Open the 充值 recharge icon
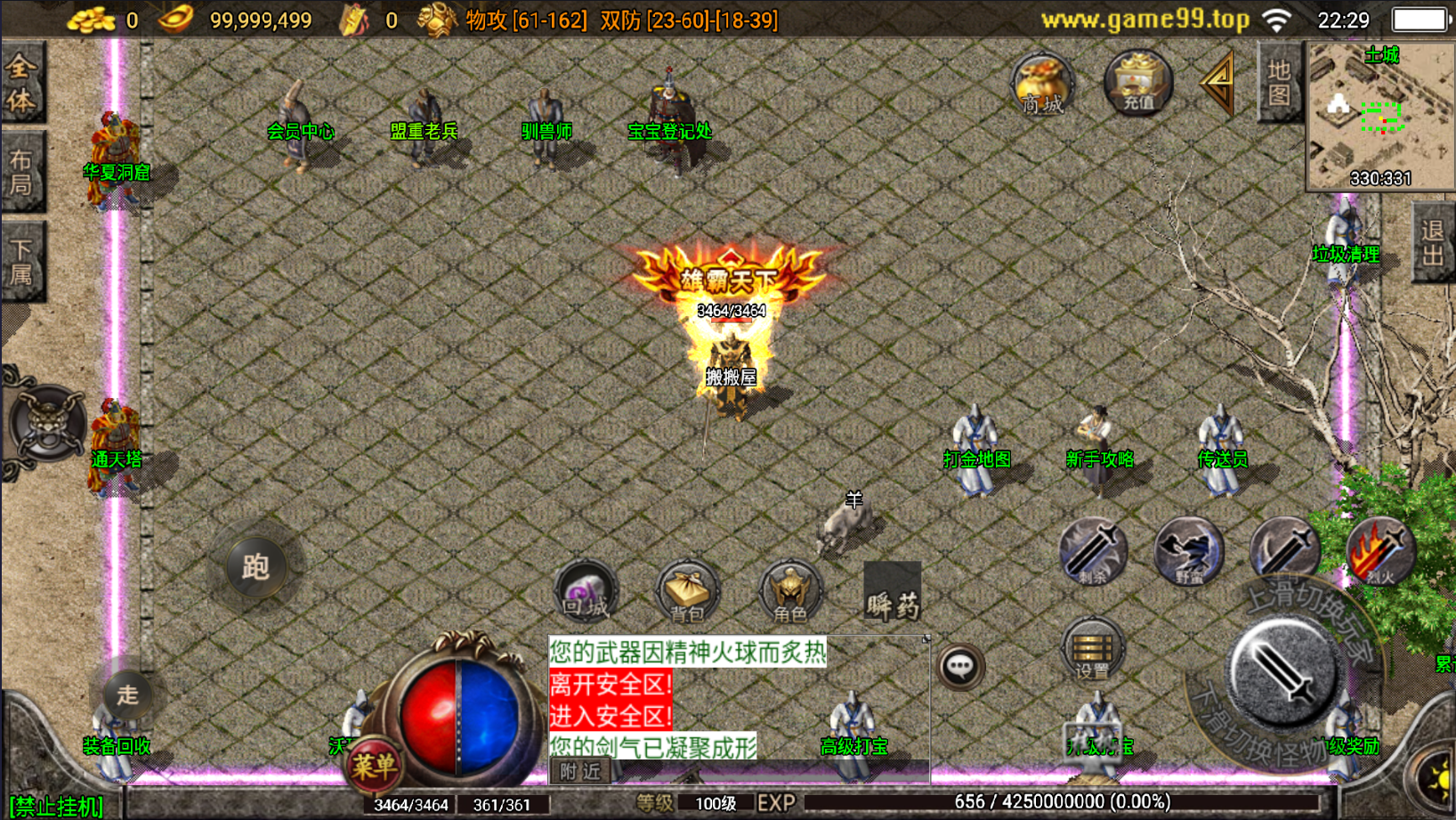 pyautogui.click(x=1137, y=83)
